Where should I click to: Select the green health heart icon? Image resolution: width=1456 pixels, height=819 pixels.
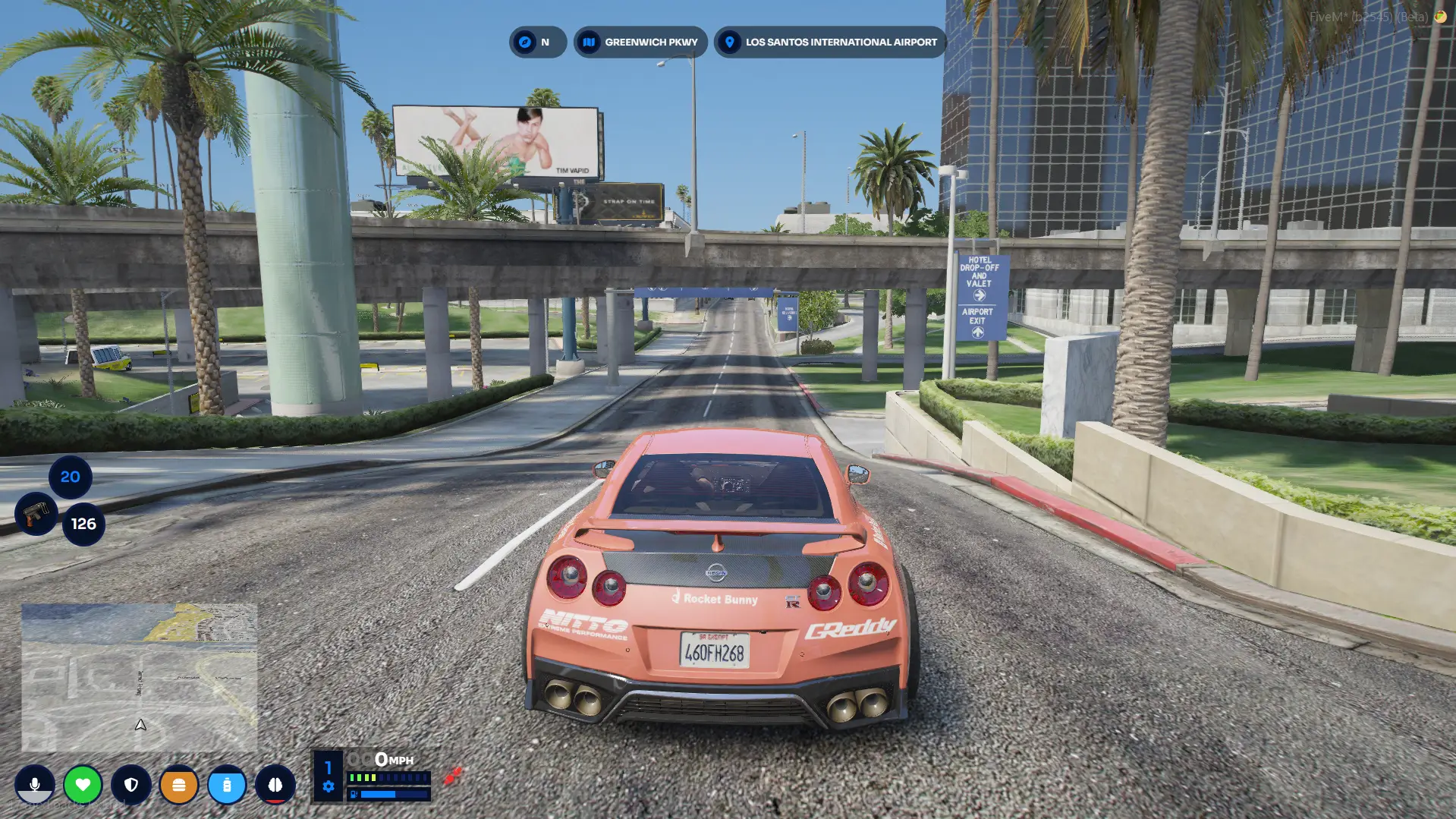(83, 785)
